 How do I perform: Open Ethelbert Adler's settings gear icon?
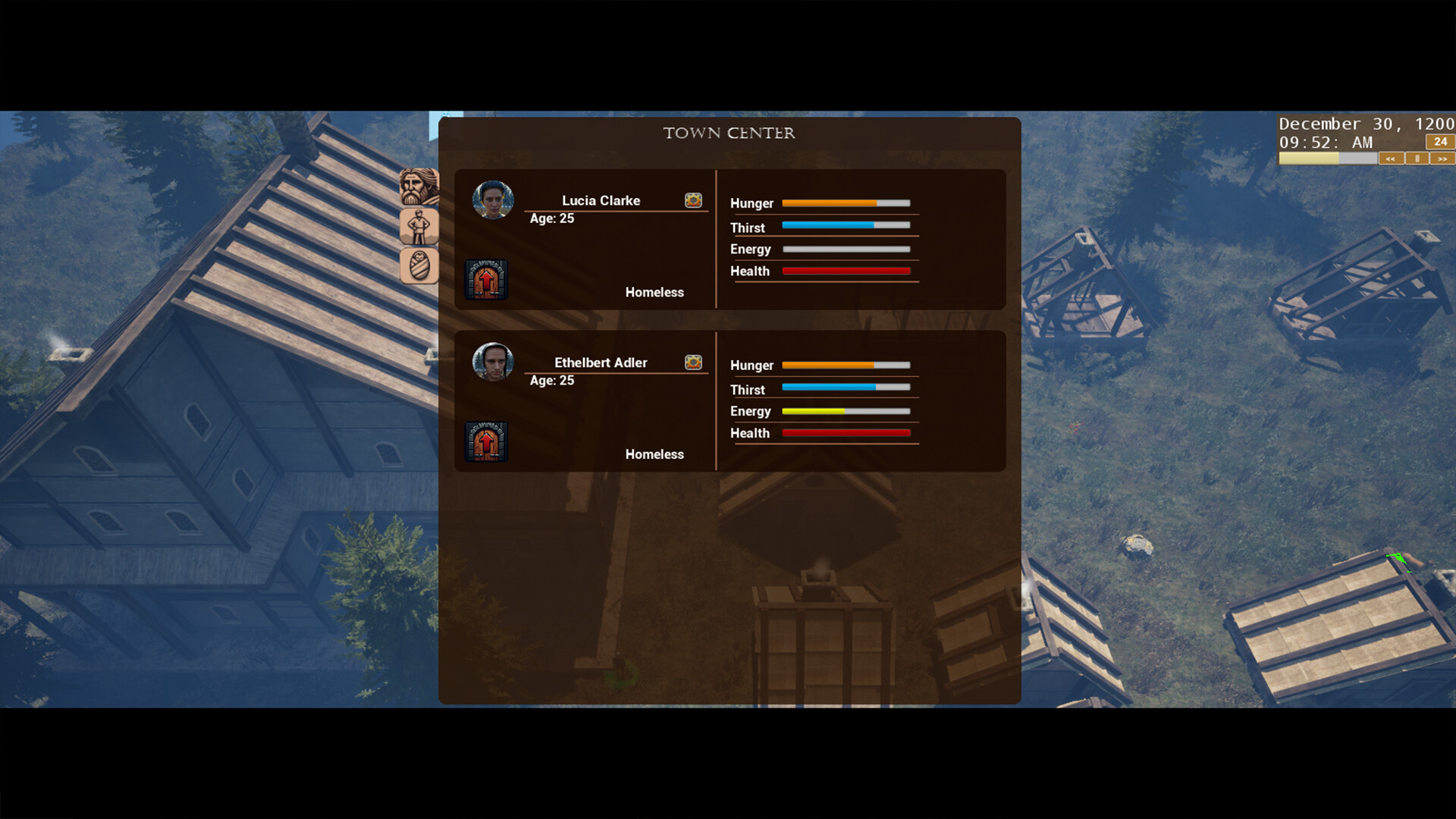692,362
